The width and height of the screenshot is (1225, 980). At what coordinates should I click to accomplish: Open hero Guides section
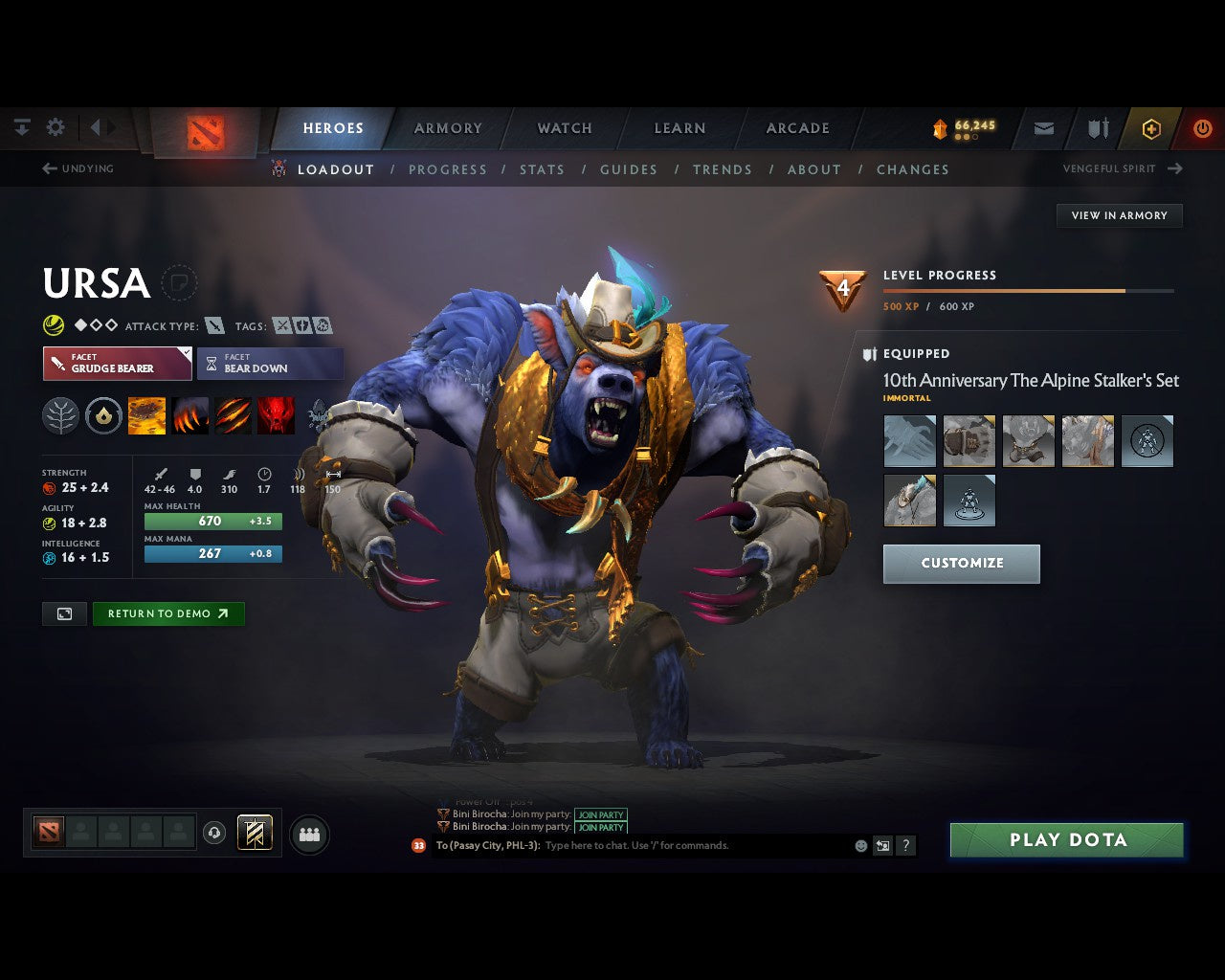628,169
